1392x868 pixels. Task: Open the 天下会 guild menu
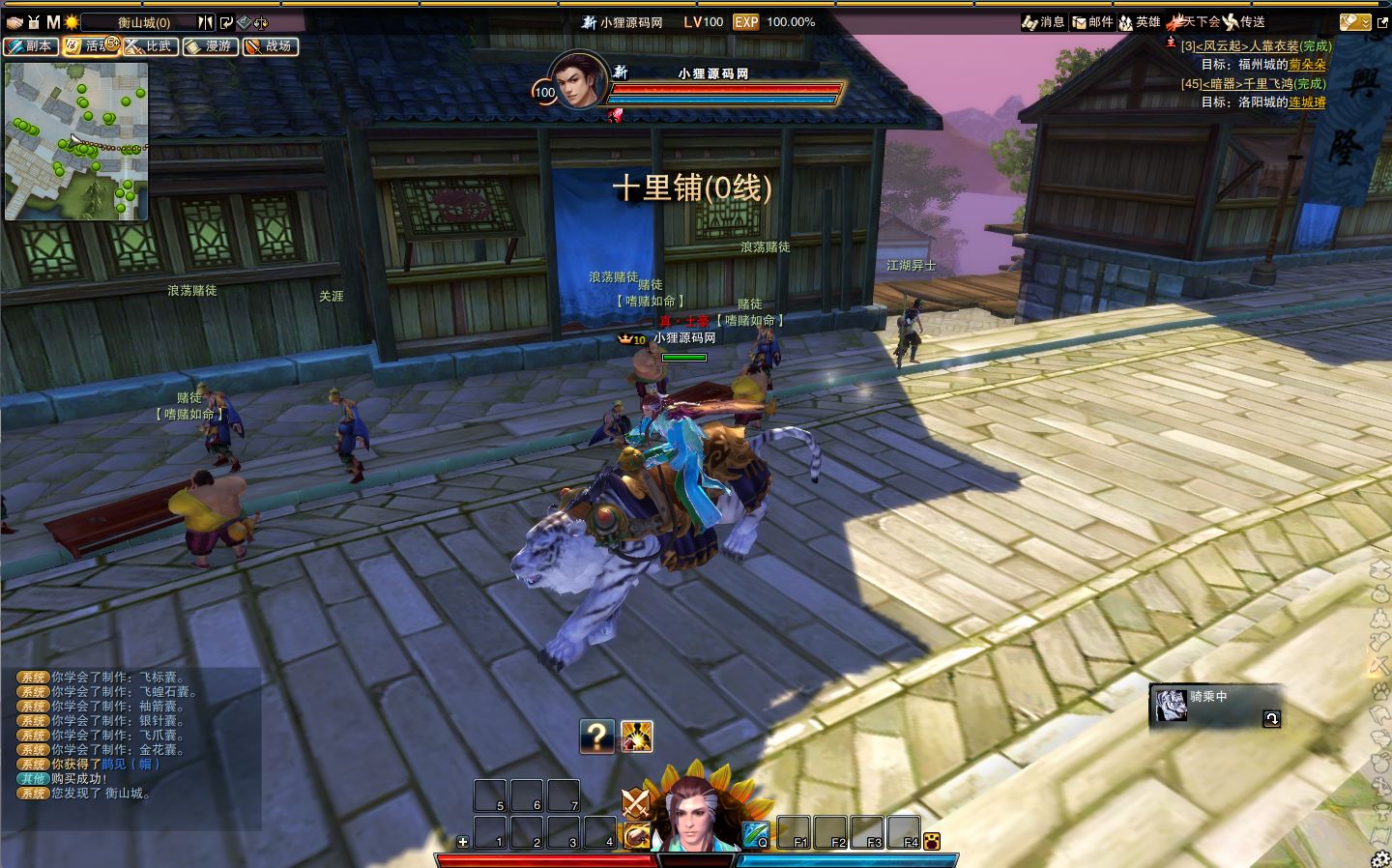click(1193, 22)
